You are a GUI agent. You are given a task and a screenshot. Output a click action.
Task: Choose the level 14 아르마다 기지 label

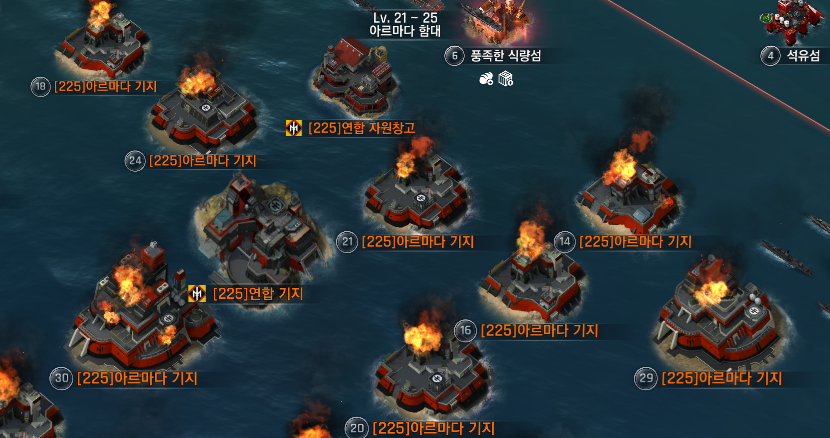pos(635,241)
